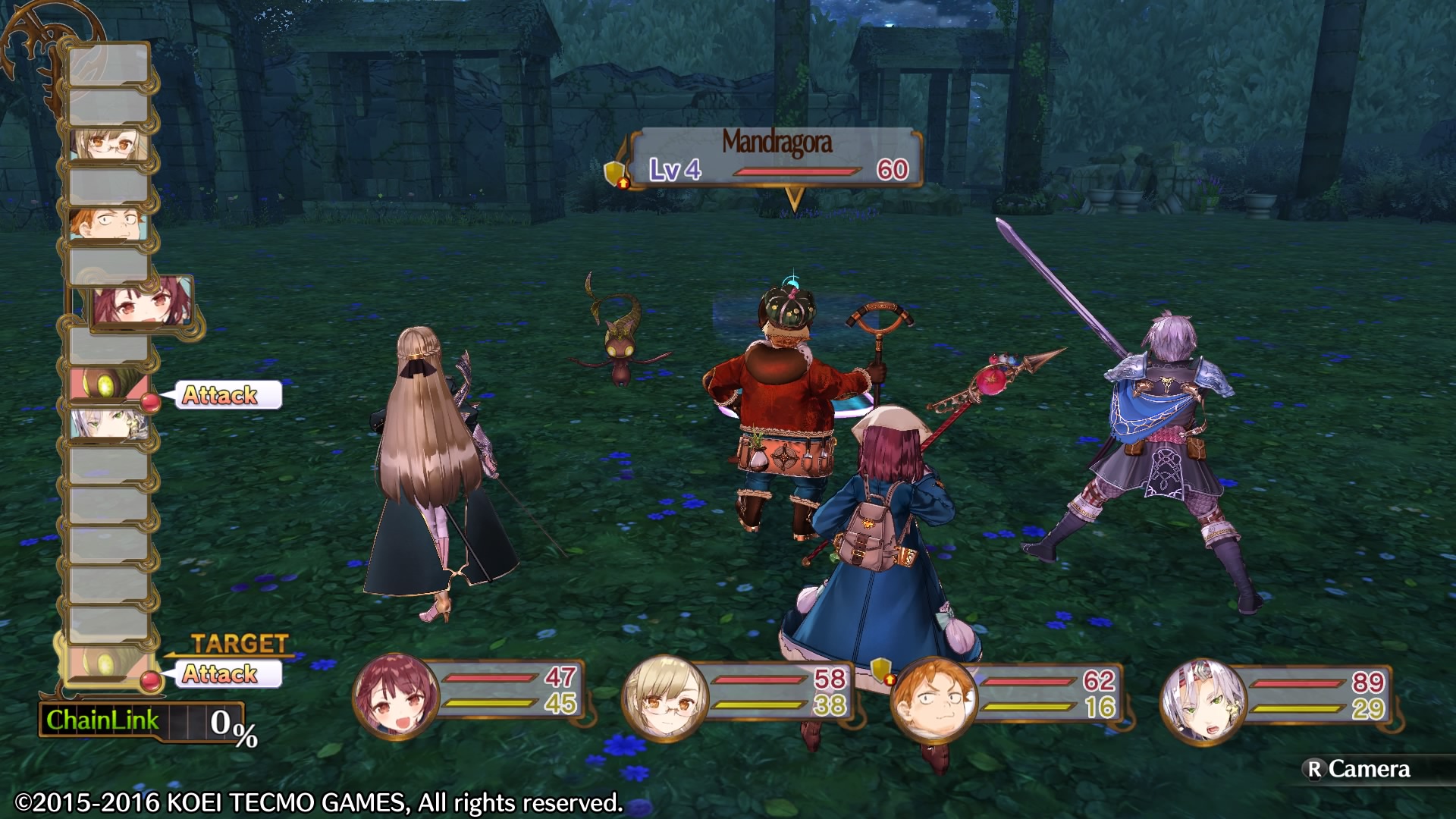The width and height of the screenshot is (1456, 819).
Task: Choose the orange-haired boy's turn-order timeline portrait
Action: pyautogui.click(x=108, y=224)
